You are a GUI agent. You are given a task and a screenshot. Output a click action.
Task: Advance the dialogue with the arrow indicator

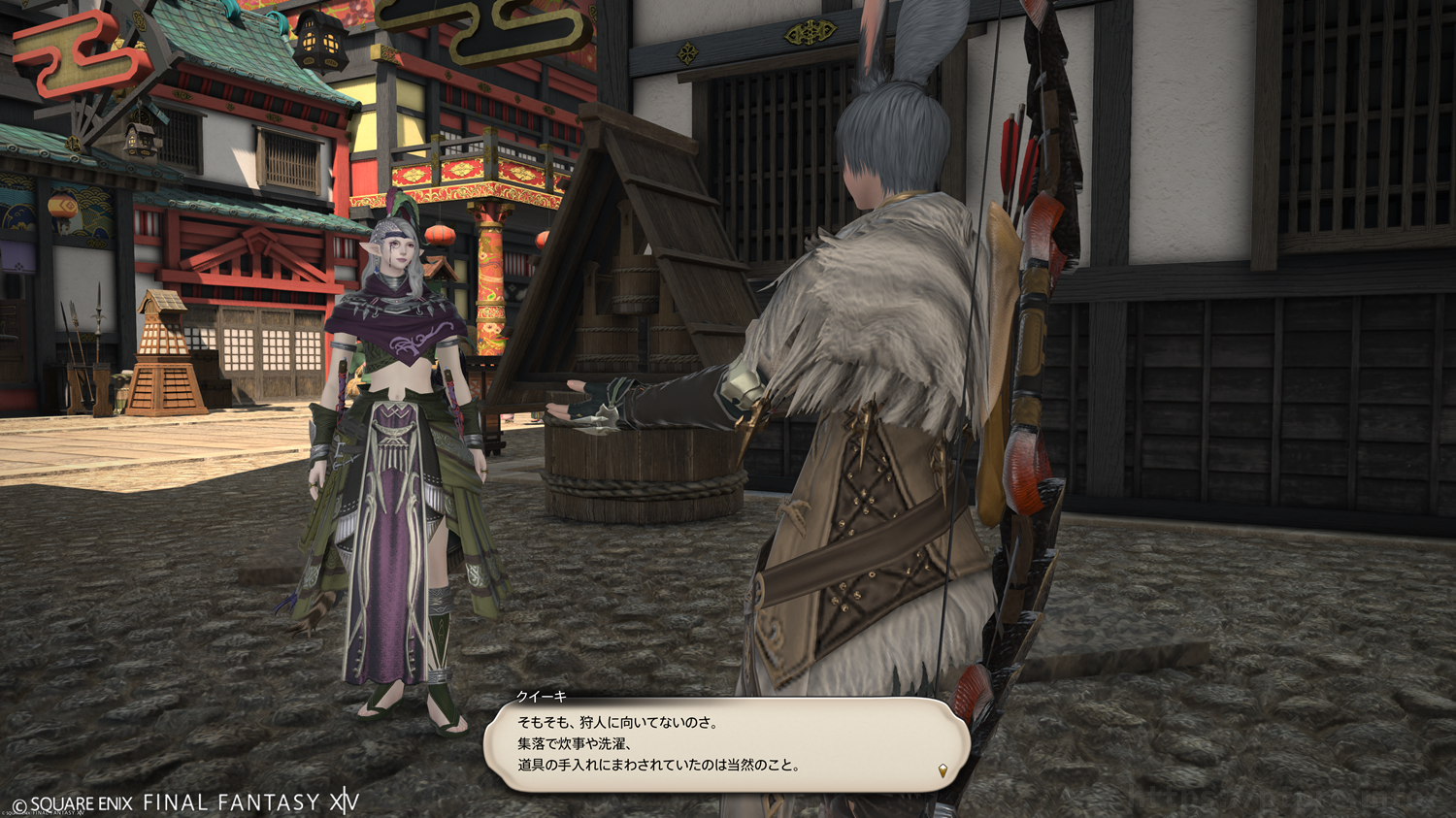[x=943, y=770]
